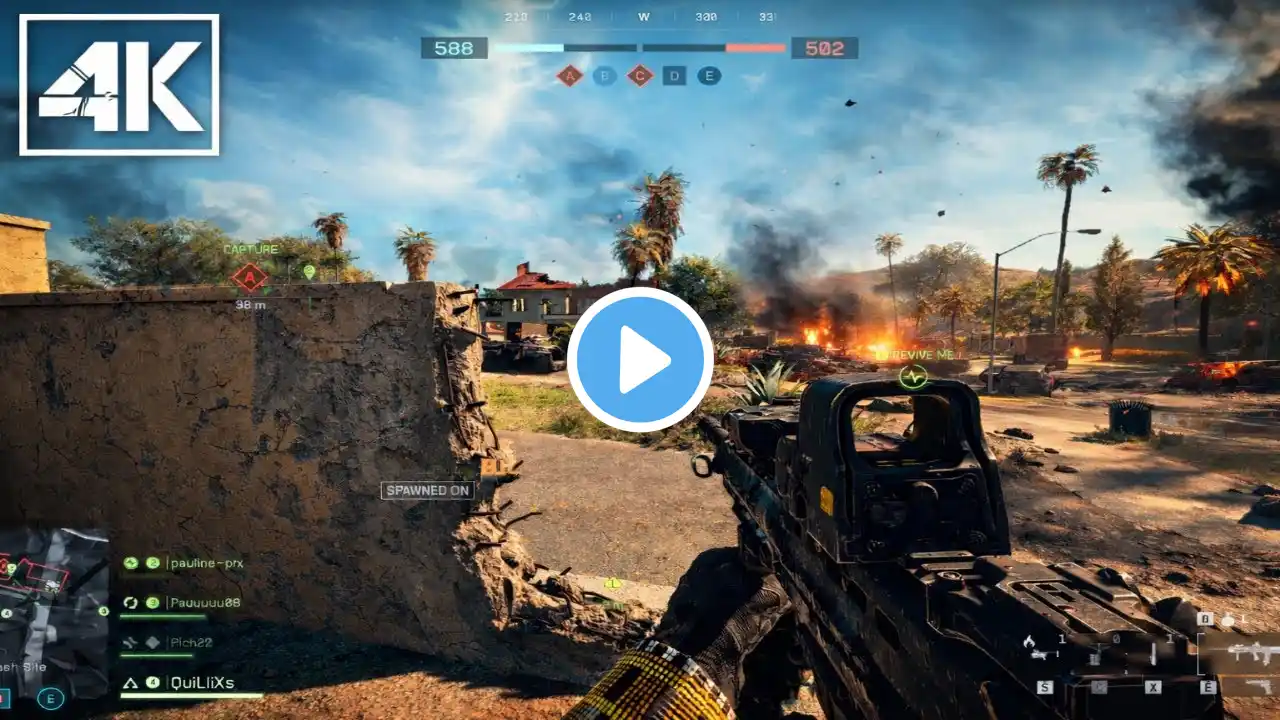
Task: Select objective E in the top flag row
Action: coord(709,76)
